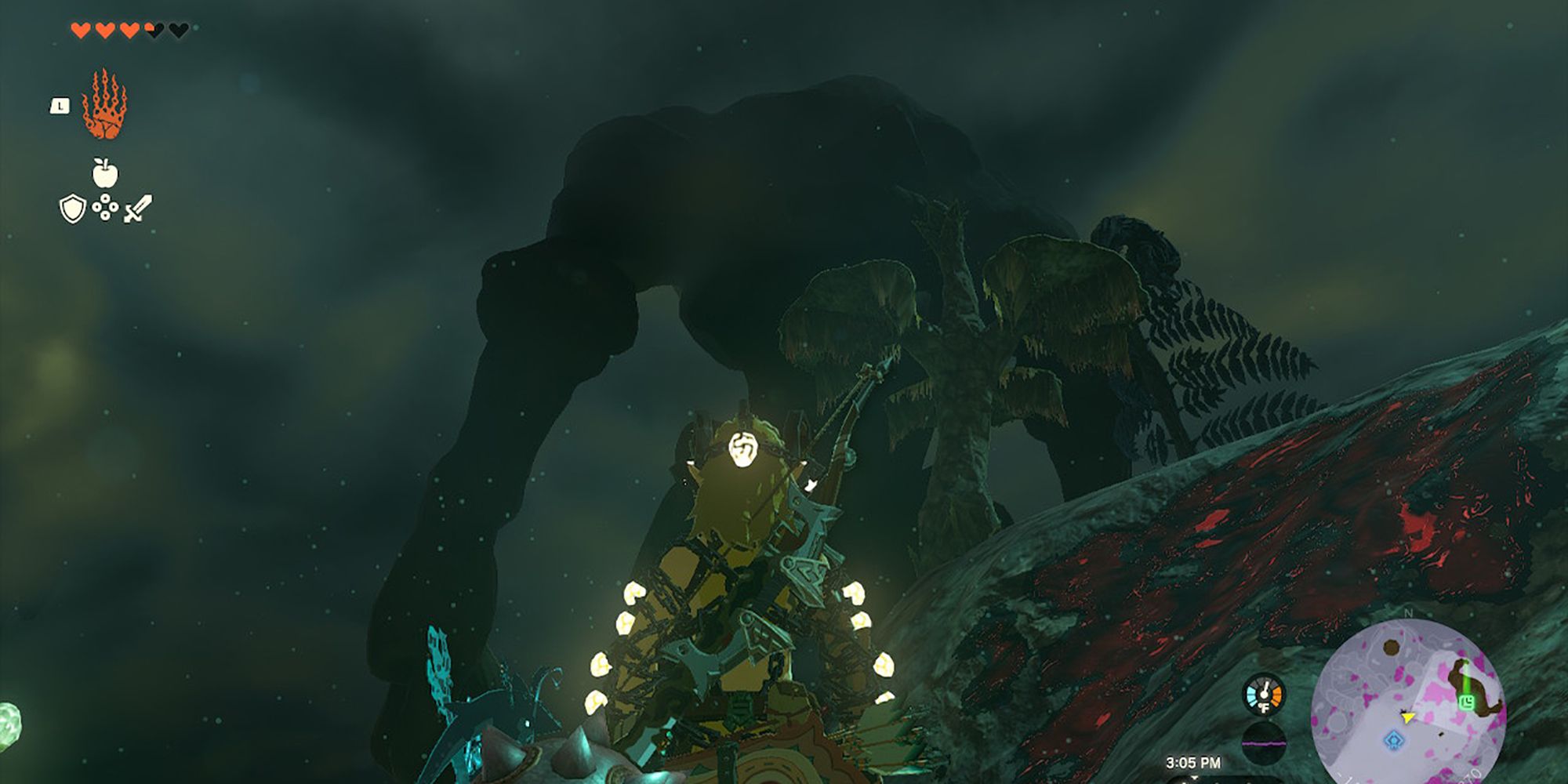
Task: Click the apple food icon on HUD
Action: tap(104, 172)
